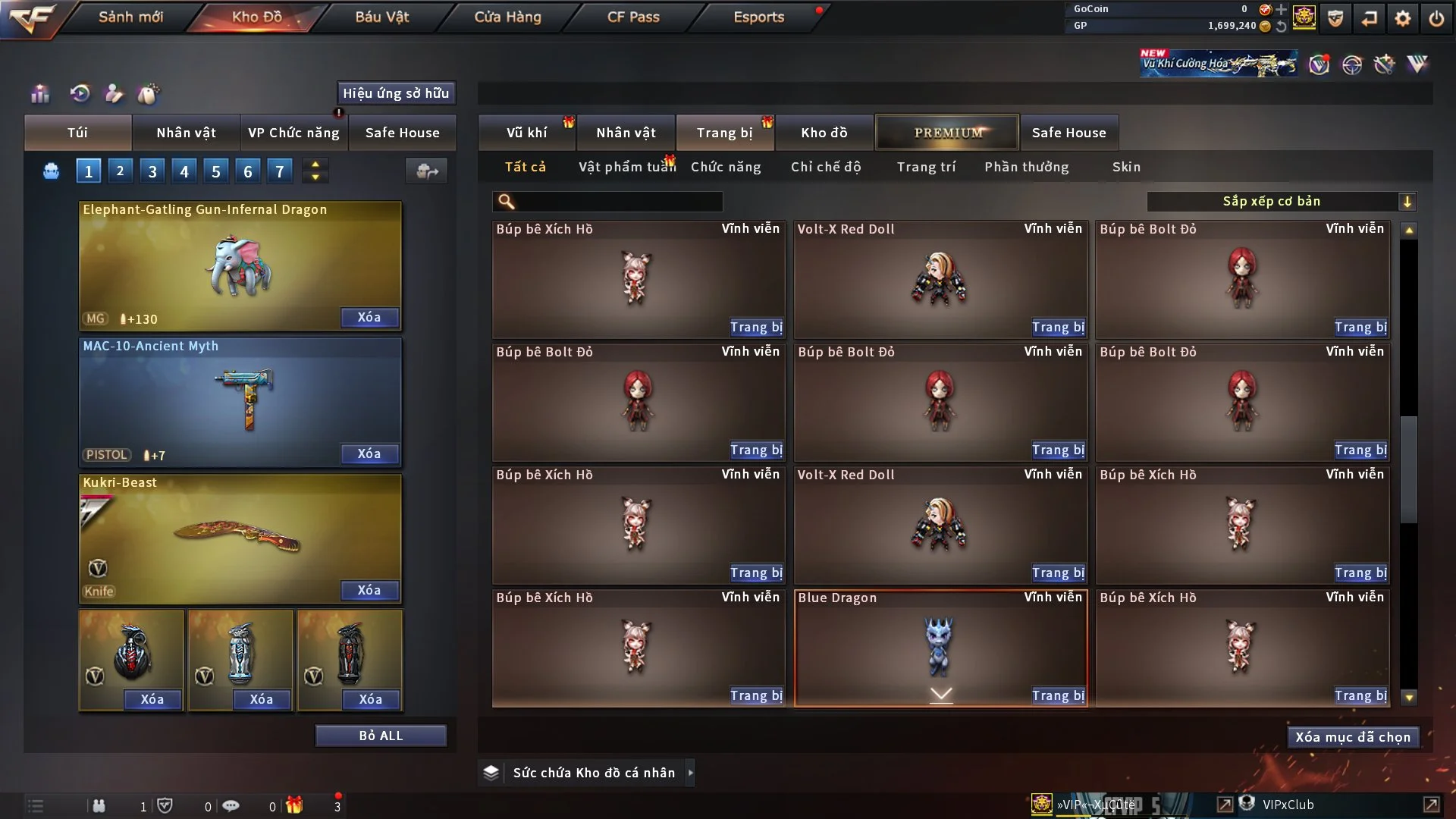The image size is (1456, 819).
Task: Delete the Kukri-Beast knife with Xóa
Action: [369, 590]
